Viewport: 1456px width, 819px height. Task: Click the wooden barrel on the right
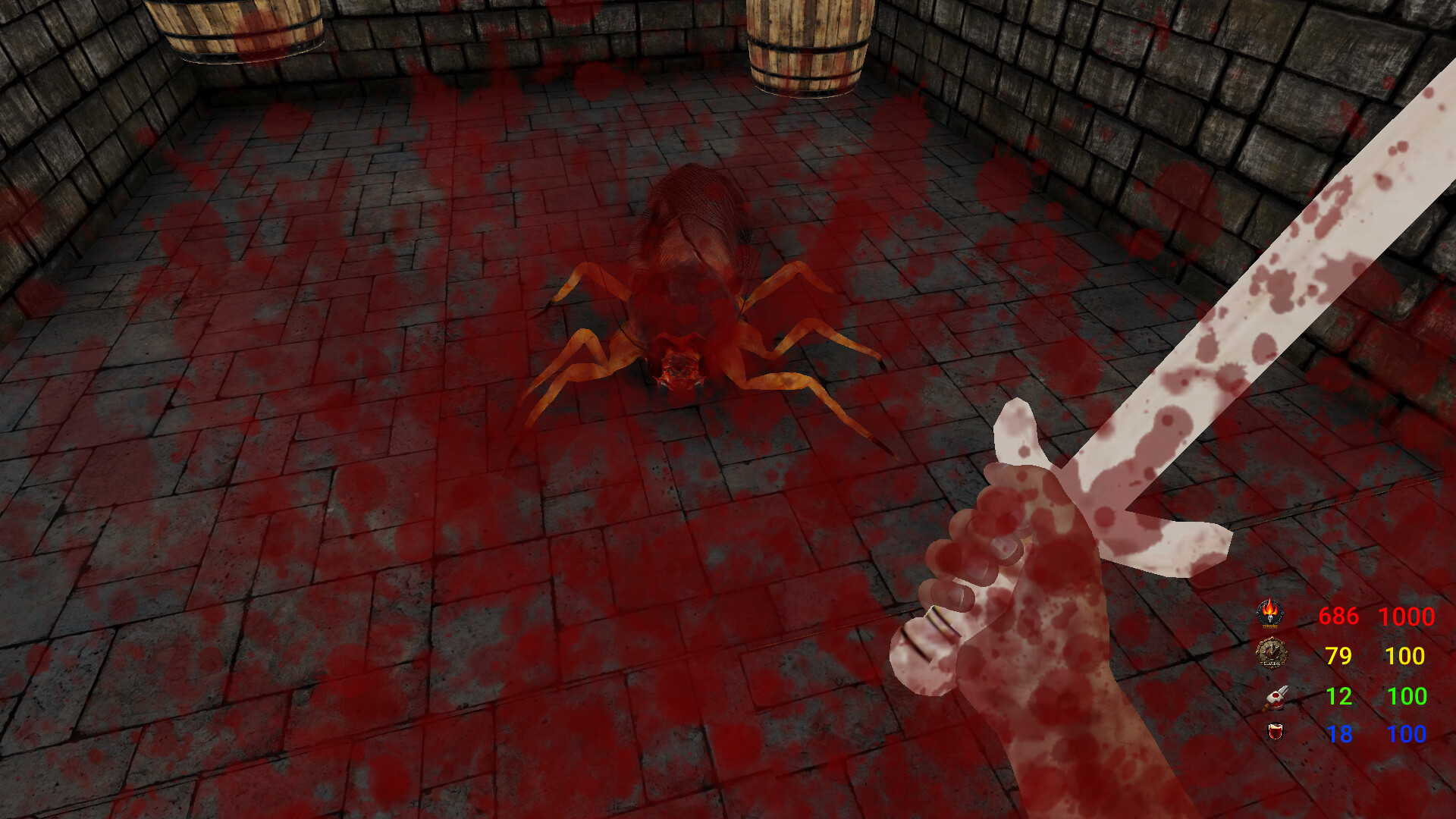(x=808, y=45)
